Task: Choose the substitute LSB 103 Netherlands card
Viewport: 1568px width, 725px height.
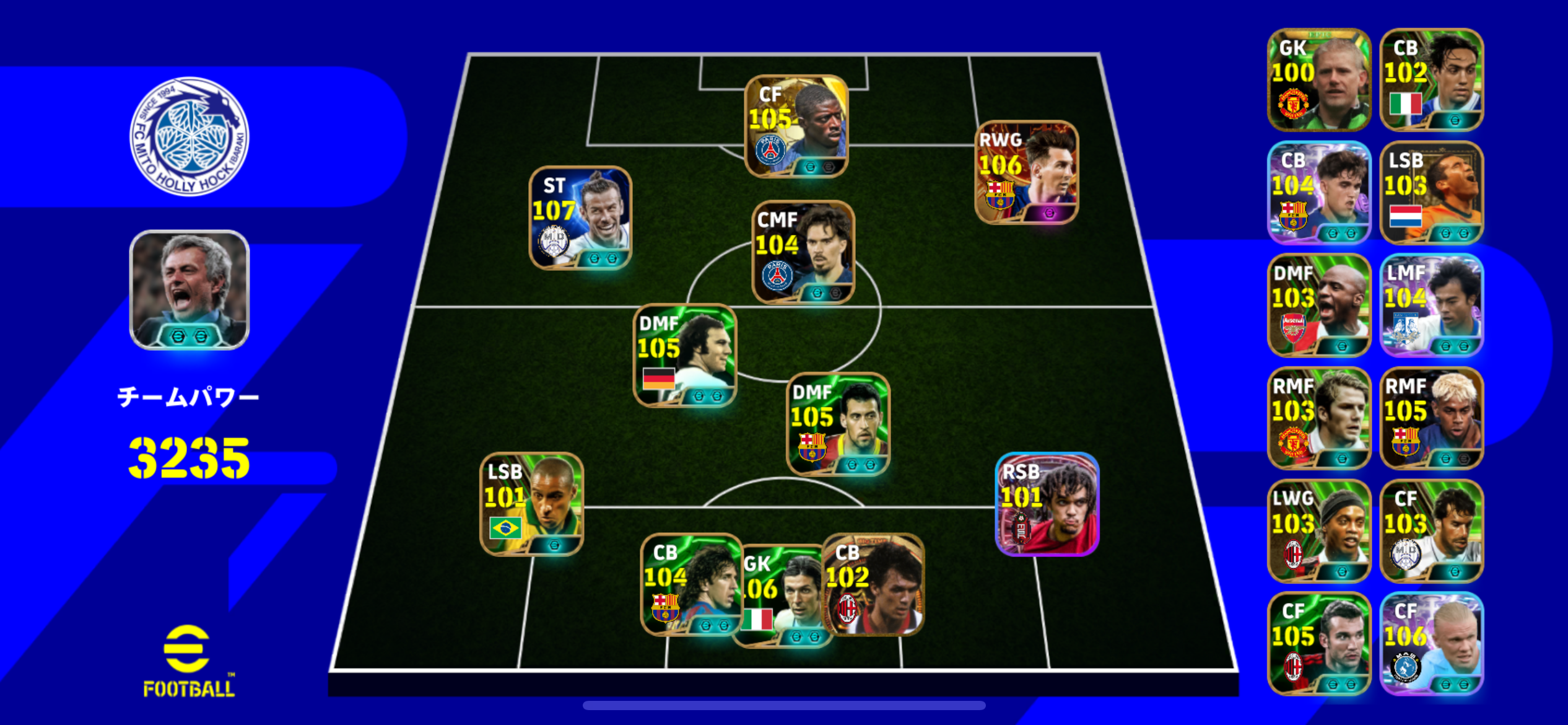Action: point(1431,193)
